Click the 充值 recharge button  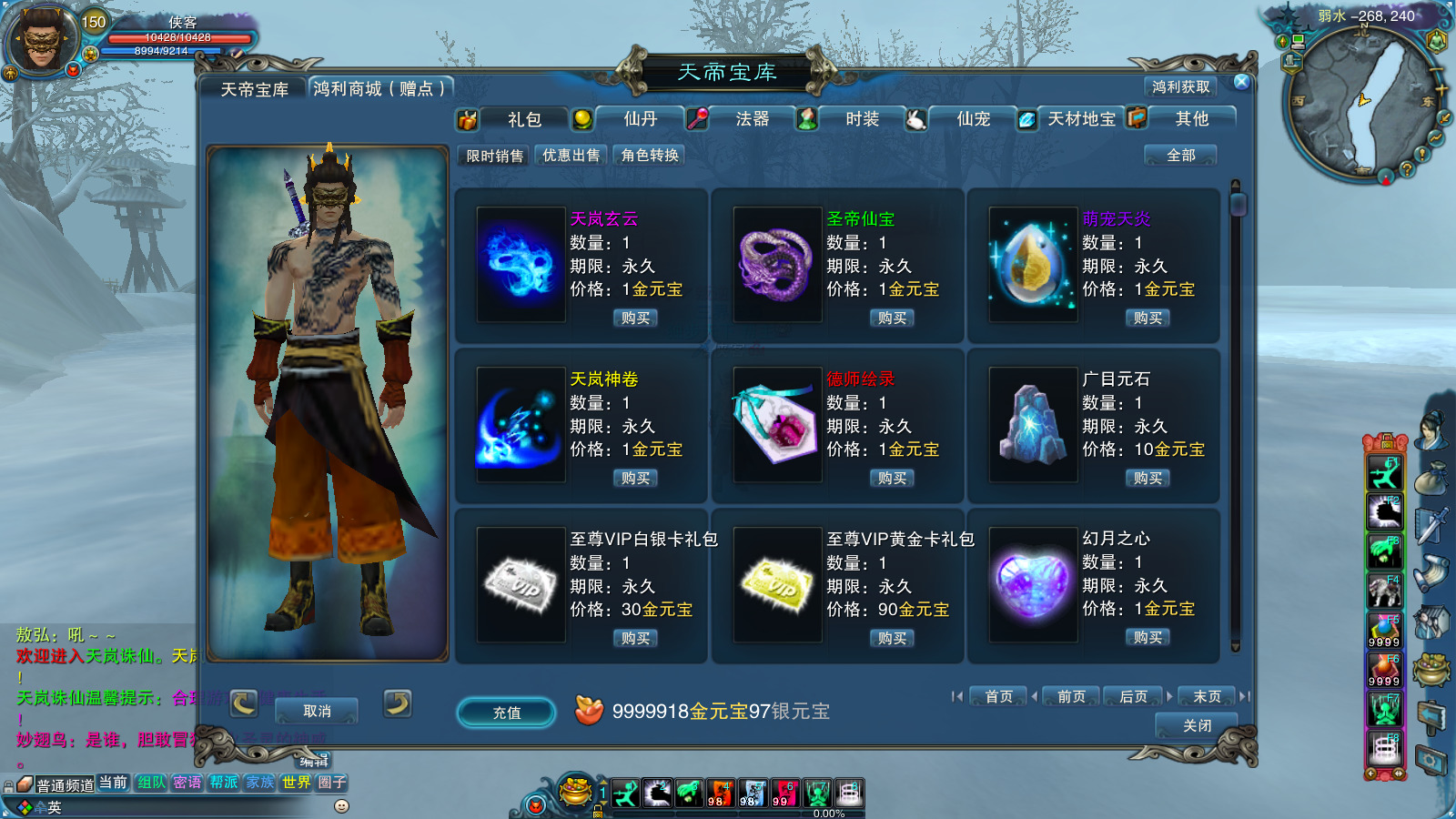click(507, 713)
